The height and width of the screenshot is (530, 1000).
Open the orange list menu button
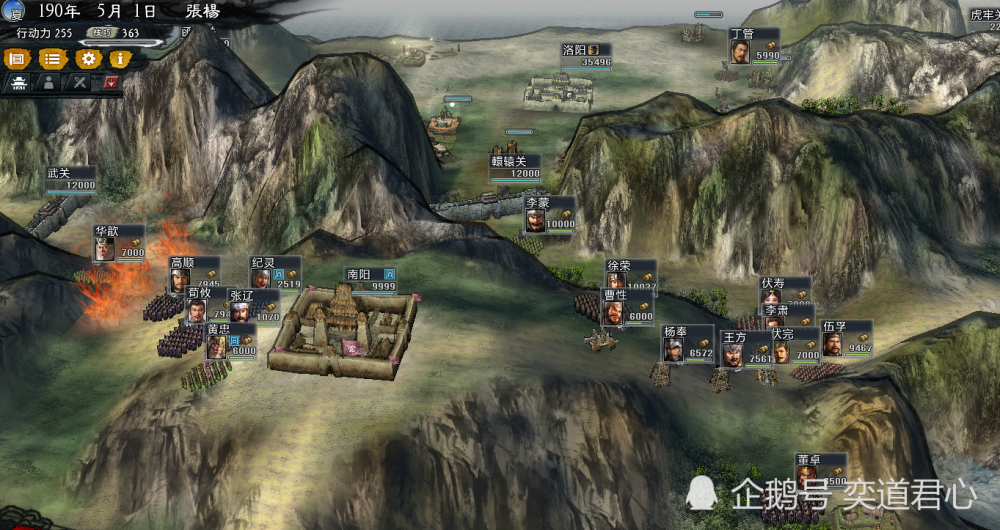pos(50,59)
